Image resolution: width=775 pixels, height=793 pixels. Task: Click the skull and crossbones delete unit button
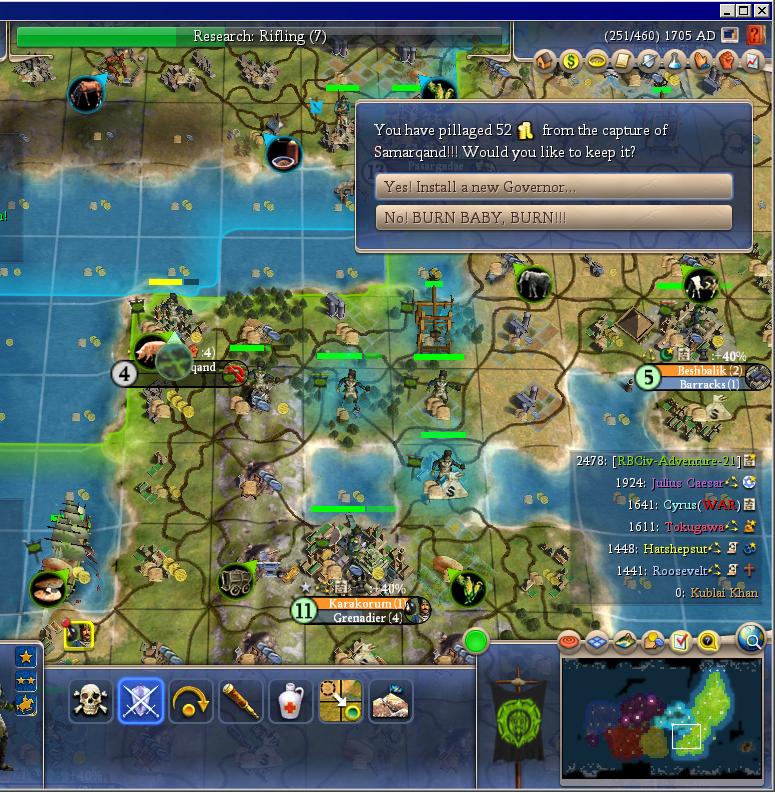coord(90,701)
